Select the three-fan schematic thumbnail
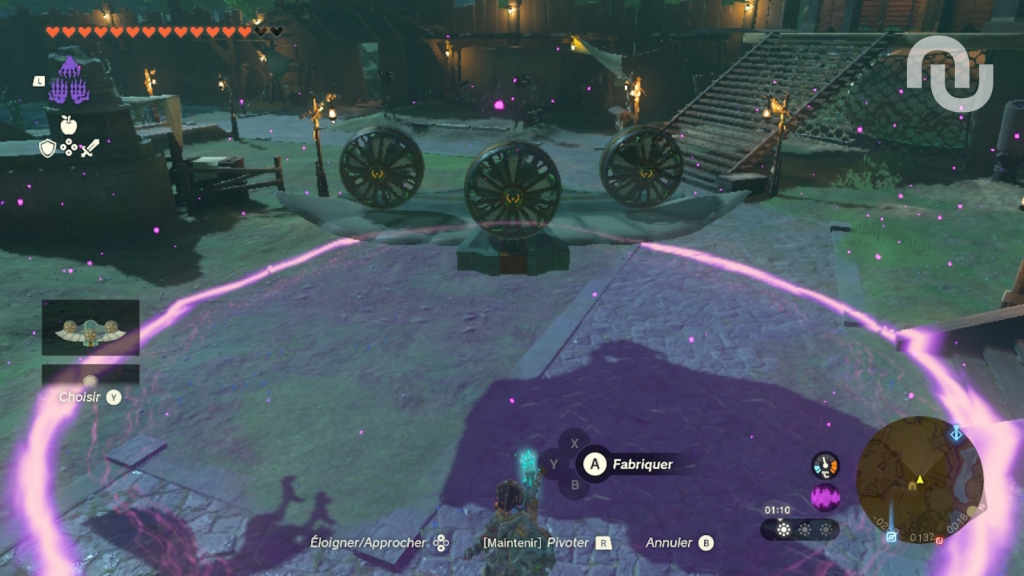 pos(90,328)
